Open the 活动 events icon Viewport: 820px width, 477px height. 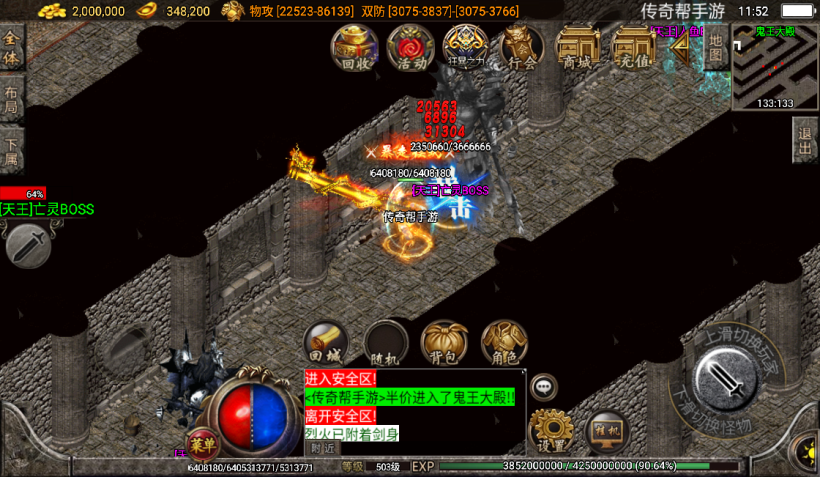[410, 47]
